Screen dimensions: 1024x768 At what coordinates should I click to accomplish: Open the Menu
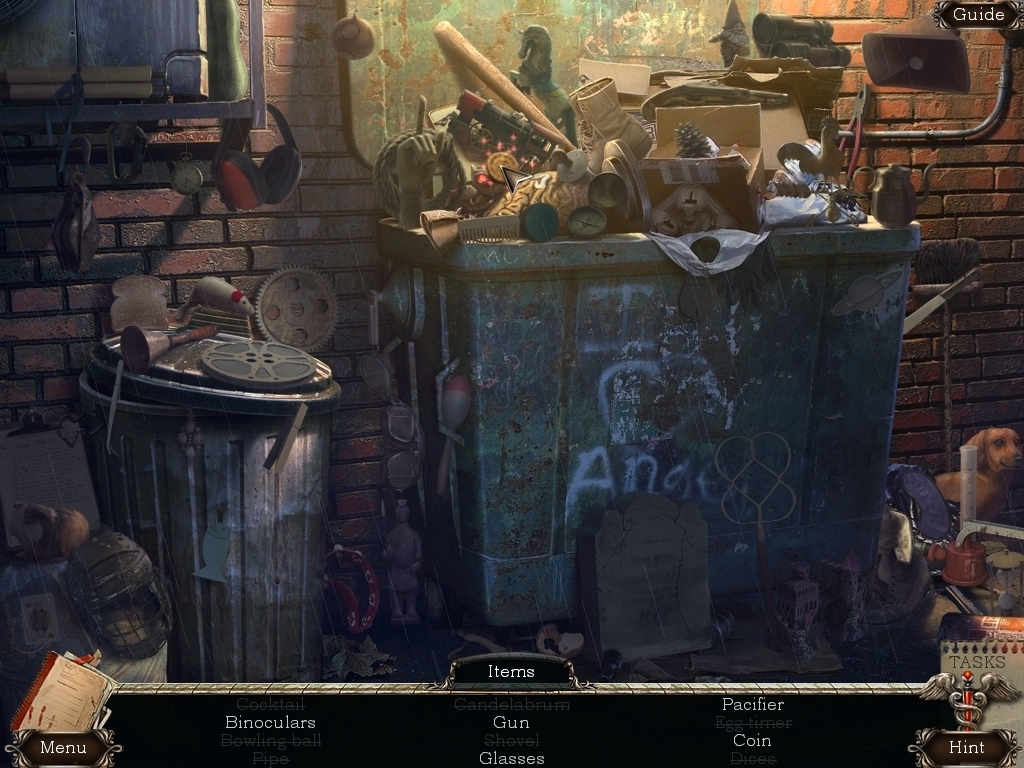(x=63, y=747)
